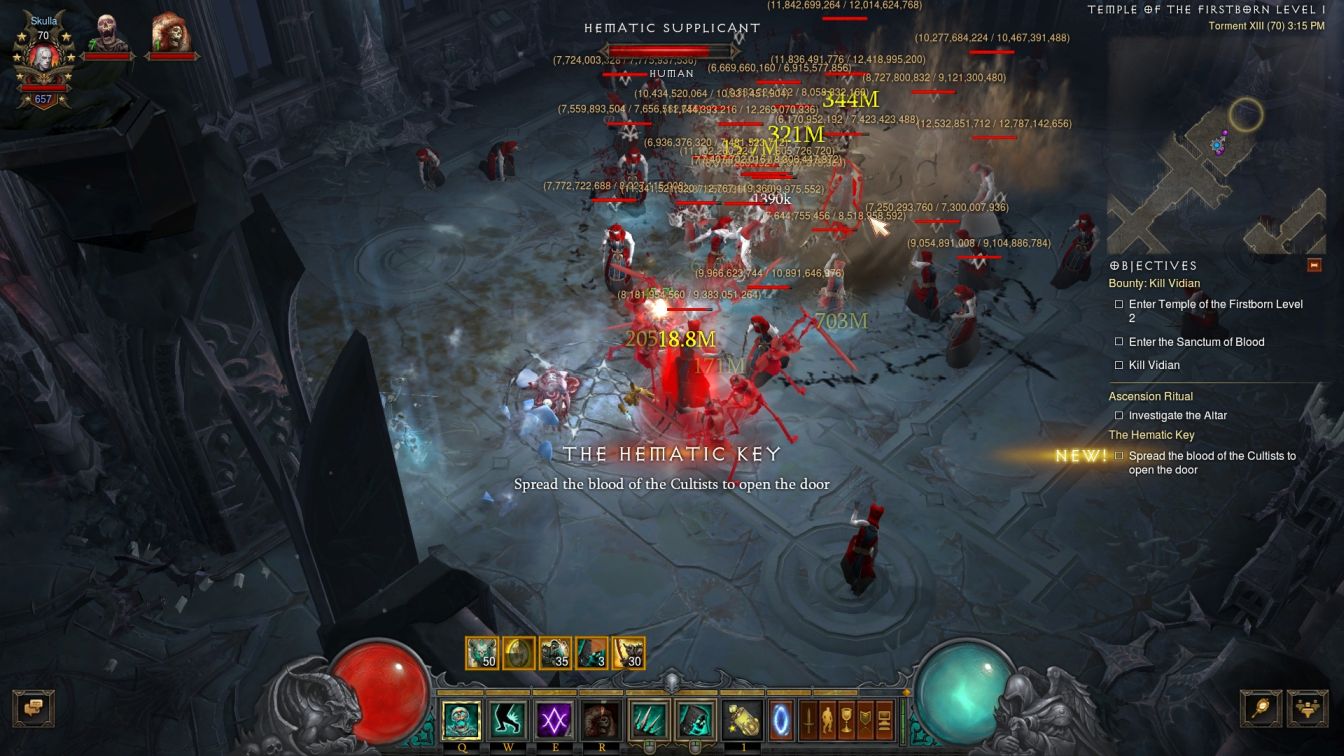This screenshot has height=756, width=1344.
Task: Use the Blood Rush leg skill on W
Action: [508, 719]
